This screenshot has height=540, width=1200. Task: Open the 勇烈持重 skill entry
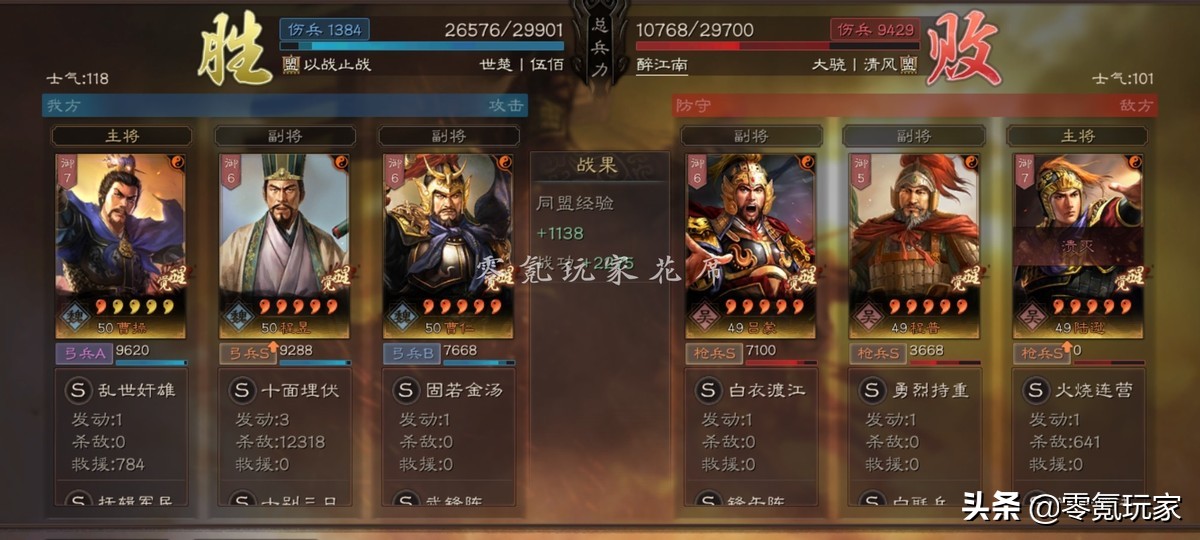tap(914, 390)
